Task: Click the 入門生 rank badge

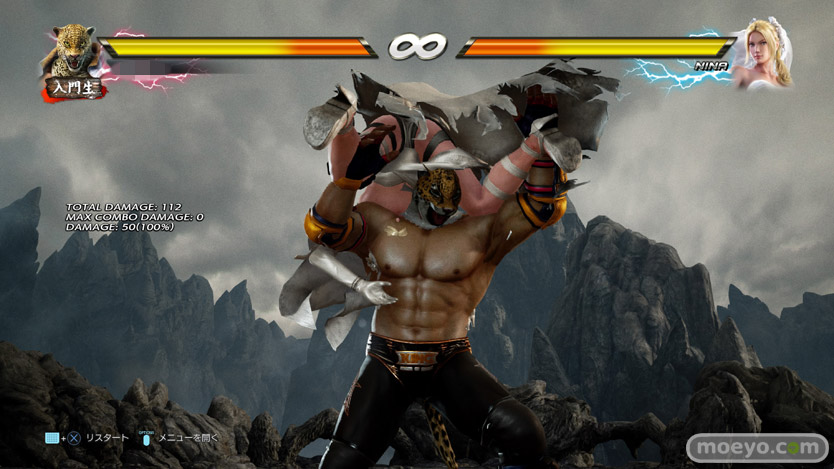Action: pyautogui.click(x=73, y=90)
